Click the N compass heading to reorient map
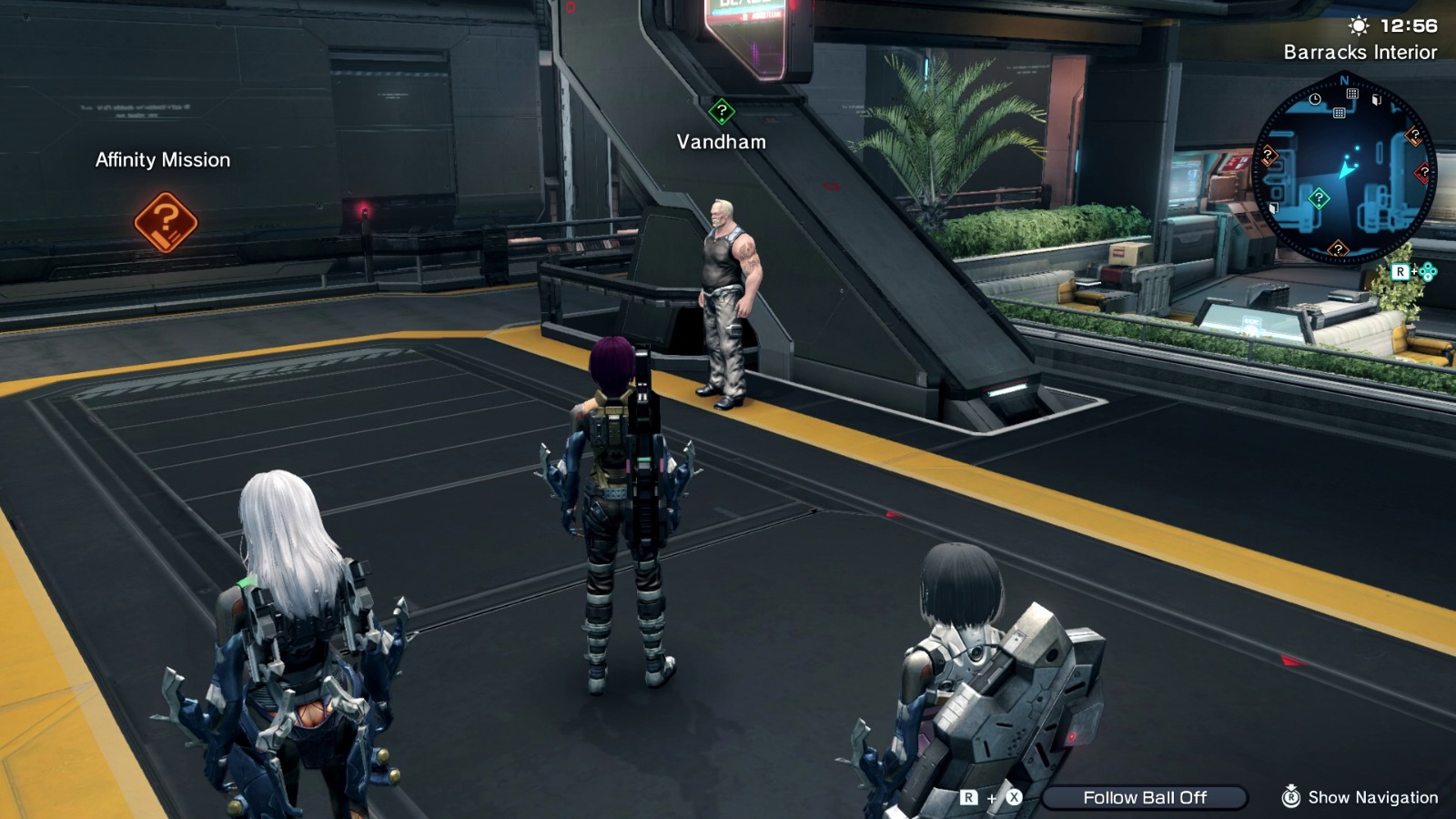 1343,81
